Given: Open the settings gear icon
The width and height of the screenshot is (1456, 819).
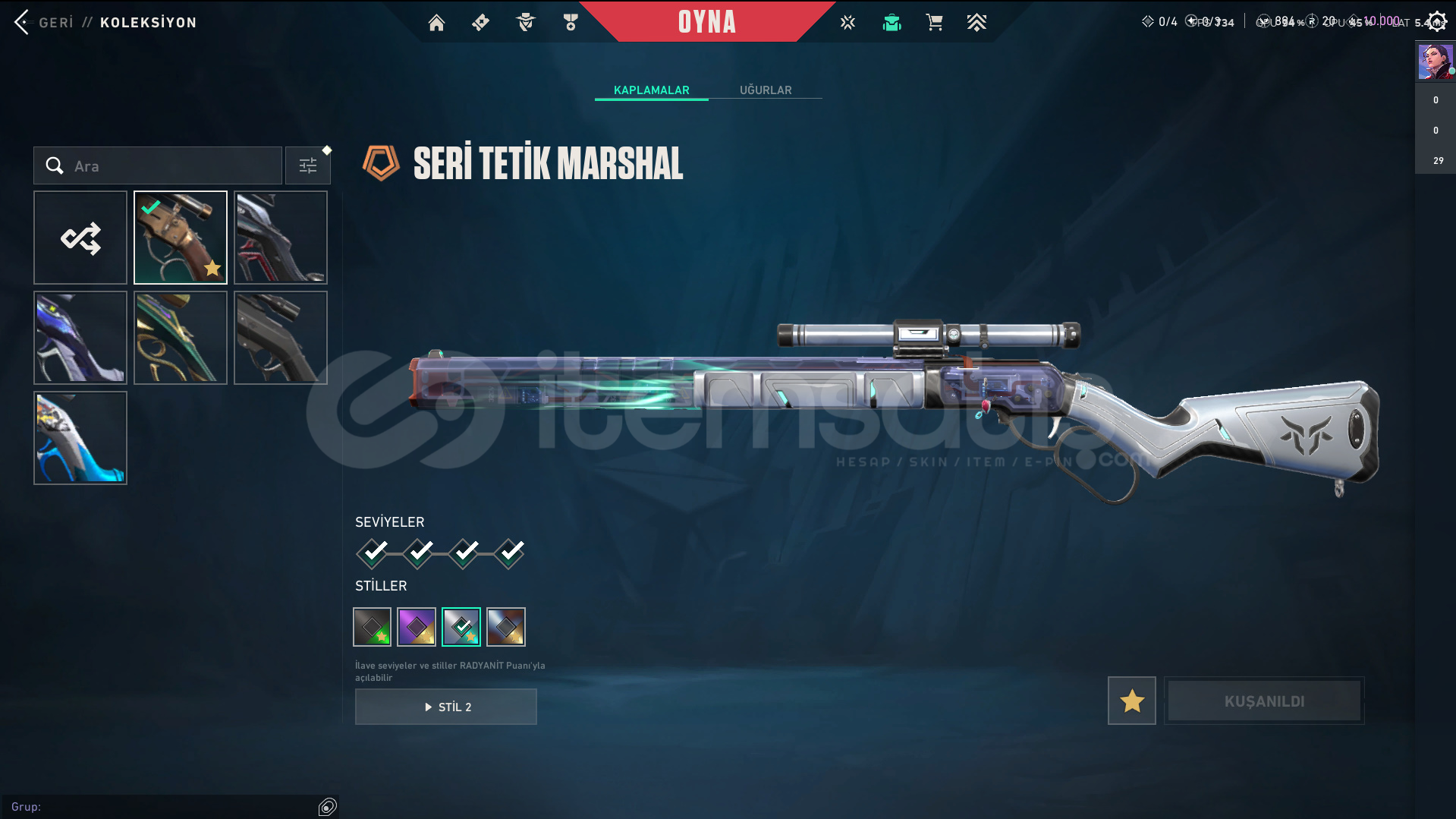Looking at the screenshot, I should [1436, 21].
